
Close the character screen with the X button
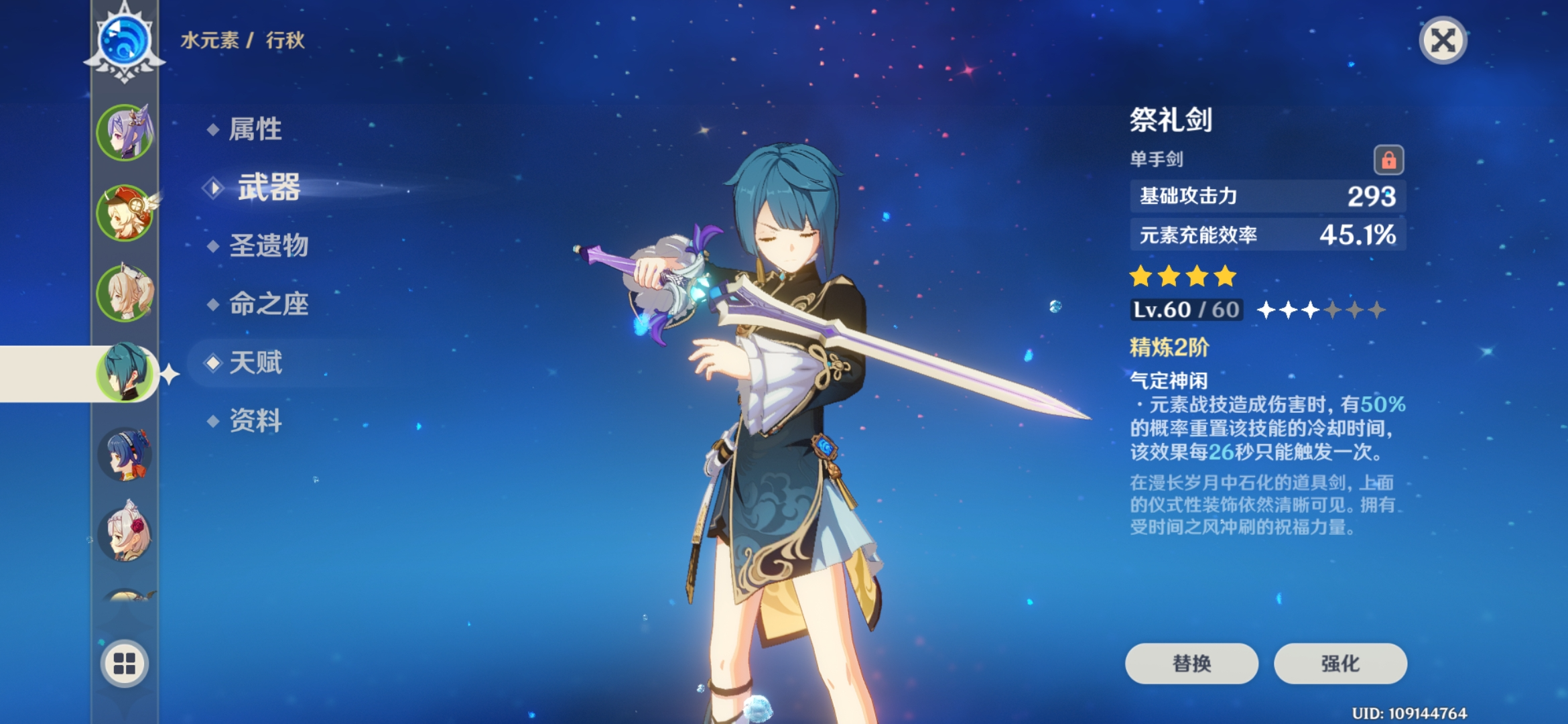tap(1443, 41)
